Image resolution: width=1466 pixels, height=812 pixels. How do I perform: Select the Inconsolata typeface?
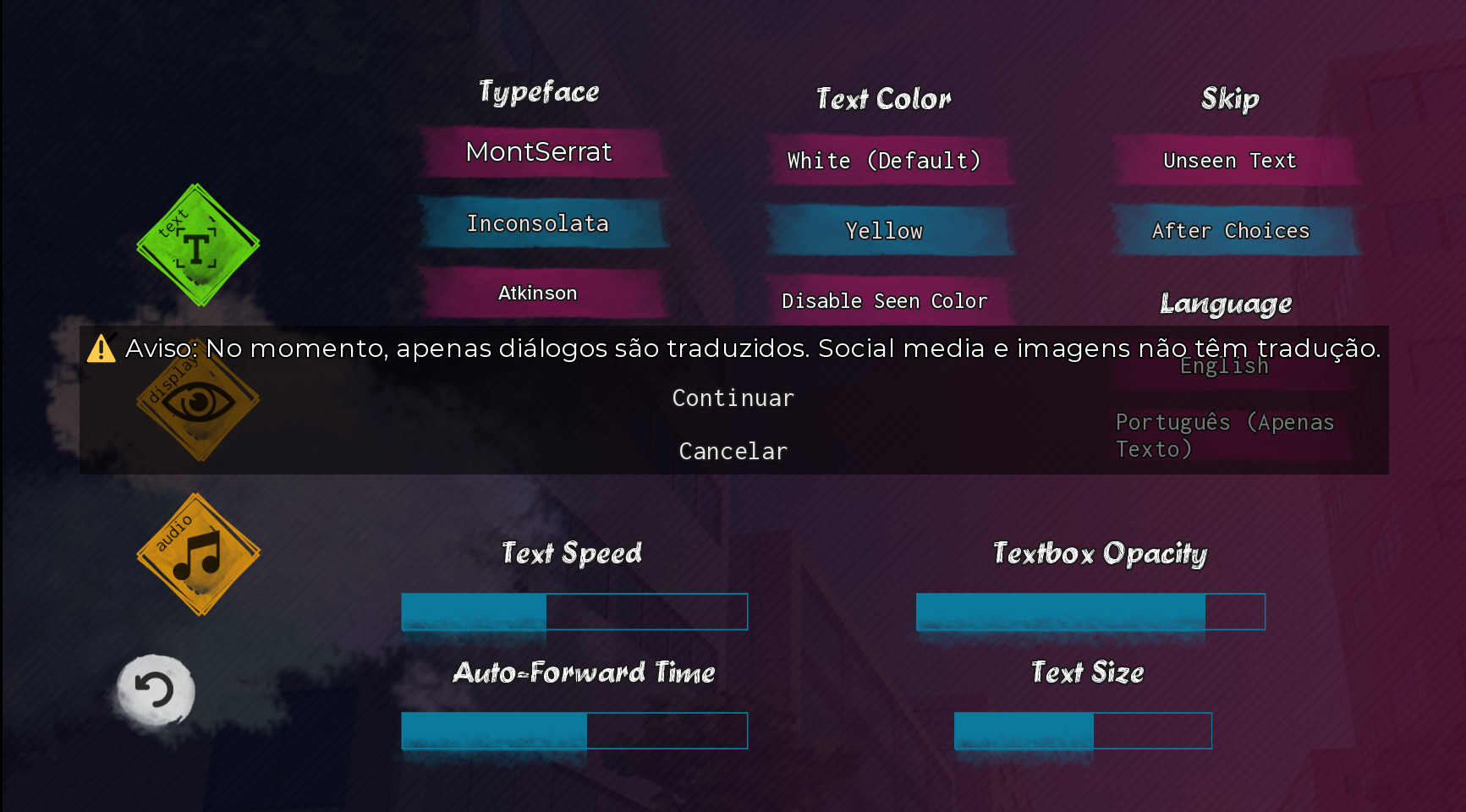(539, 224)
